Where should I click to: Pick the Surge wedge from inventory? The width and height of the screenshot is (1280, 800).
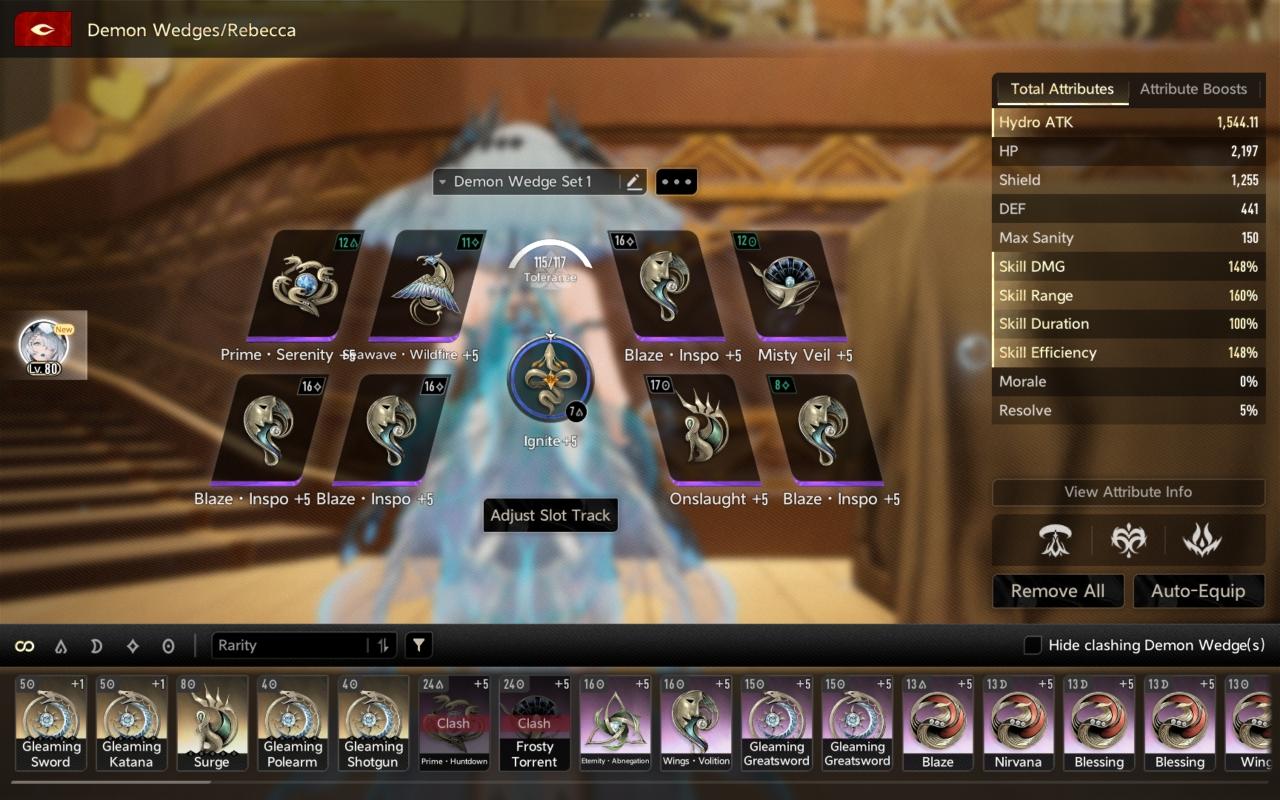[x=212, y=722]
